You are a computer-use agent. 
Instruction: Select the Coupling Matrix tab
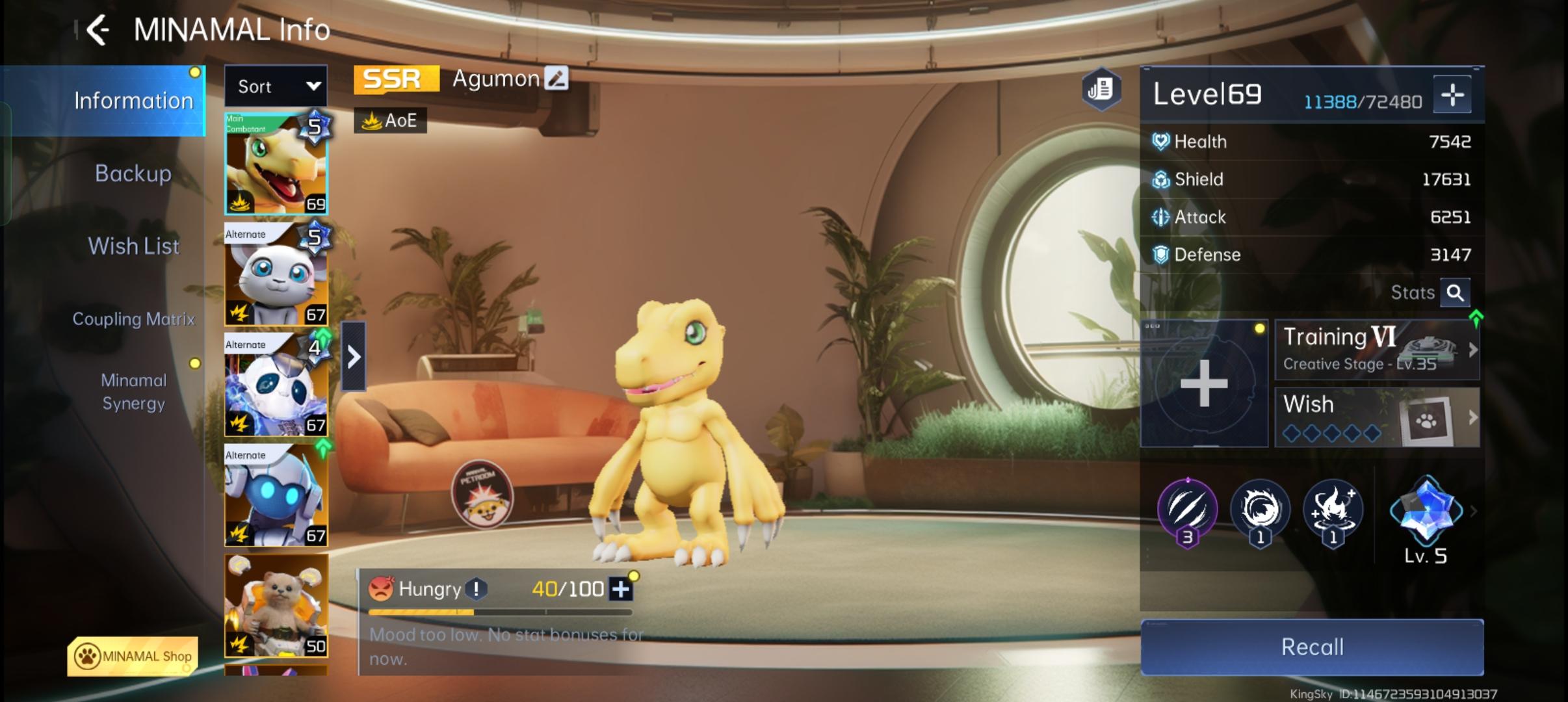pyautogui.click(x=133, y=319)
